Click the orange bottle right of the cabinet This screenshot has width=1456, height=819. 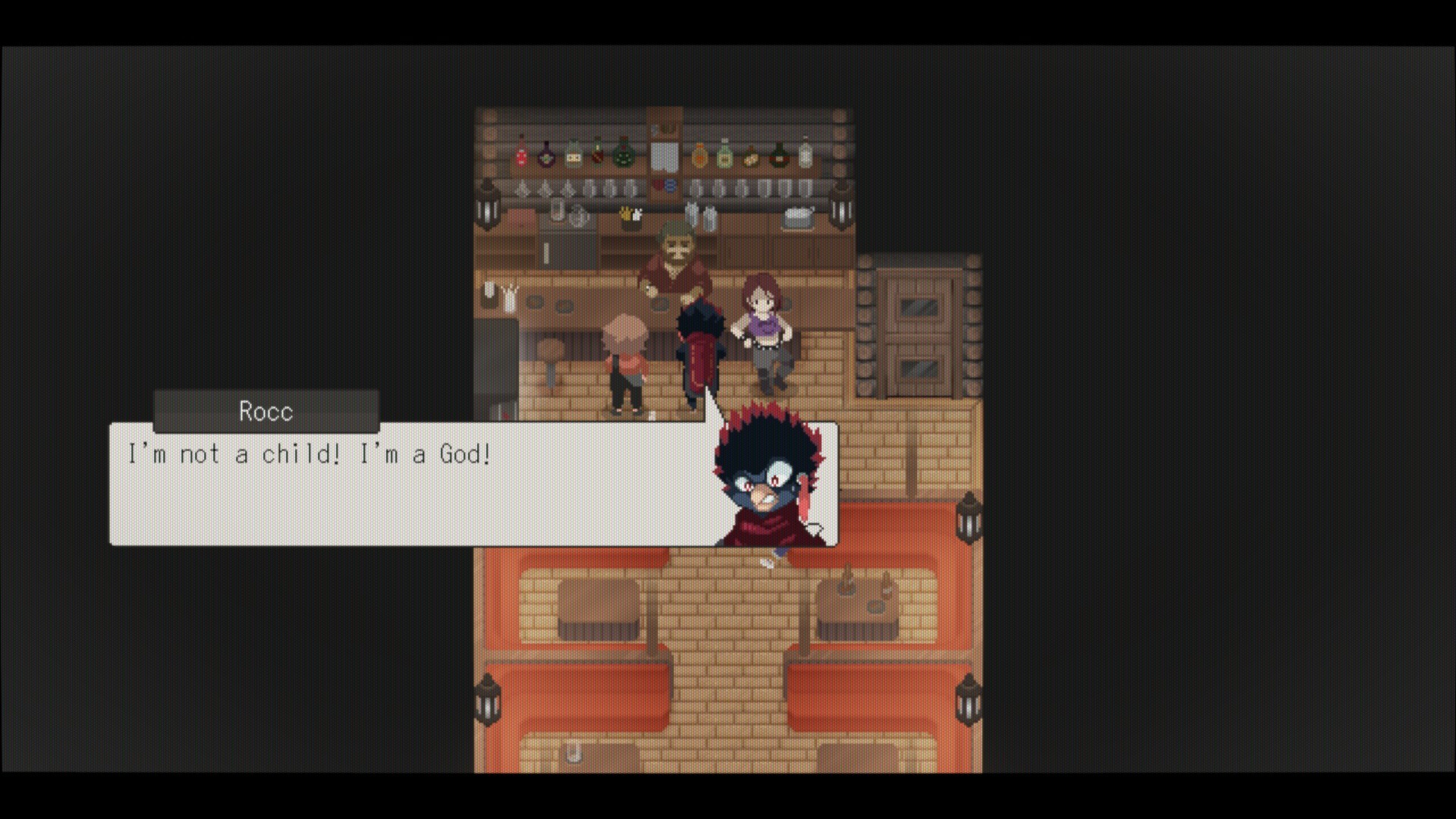[x=699, y=154]
